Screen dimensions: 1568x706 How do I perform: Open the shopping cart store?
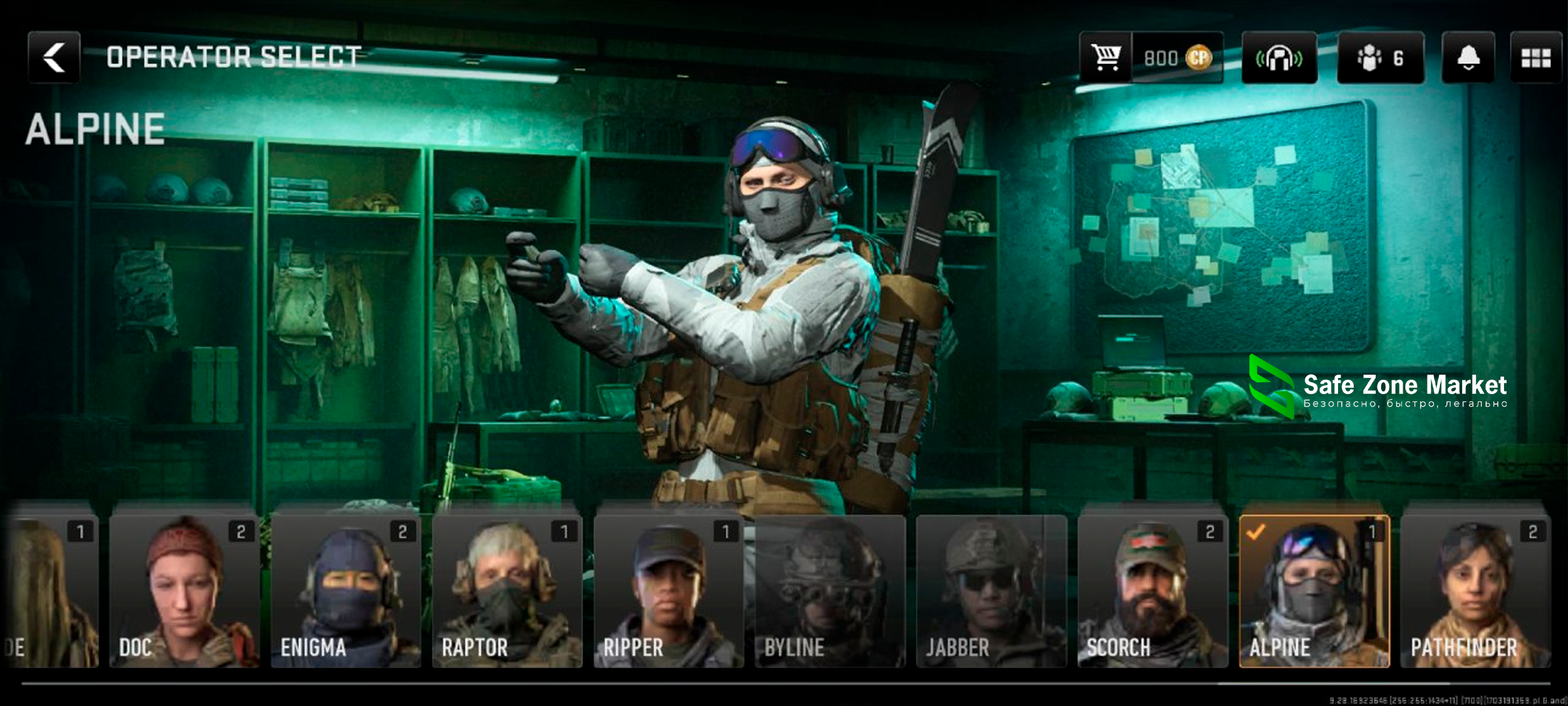click(x=1105, y=58)
